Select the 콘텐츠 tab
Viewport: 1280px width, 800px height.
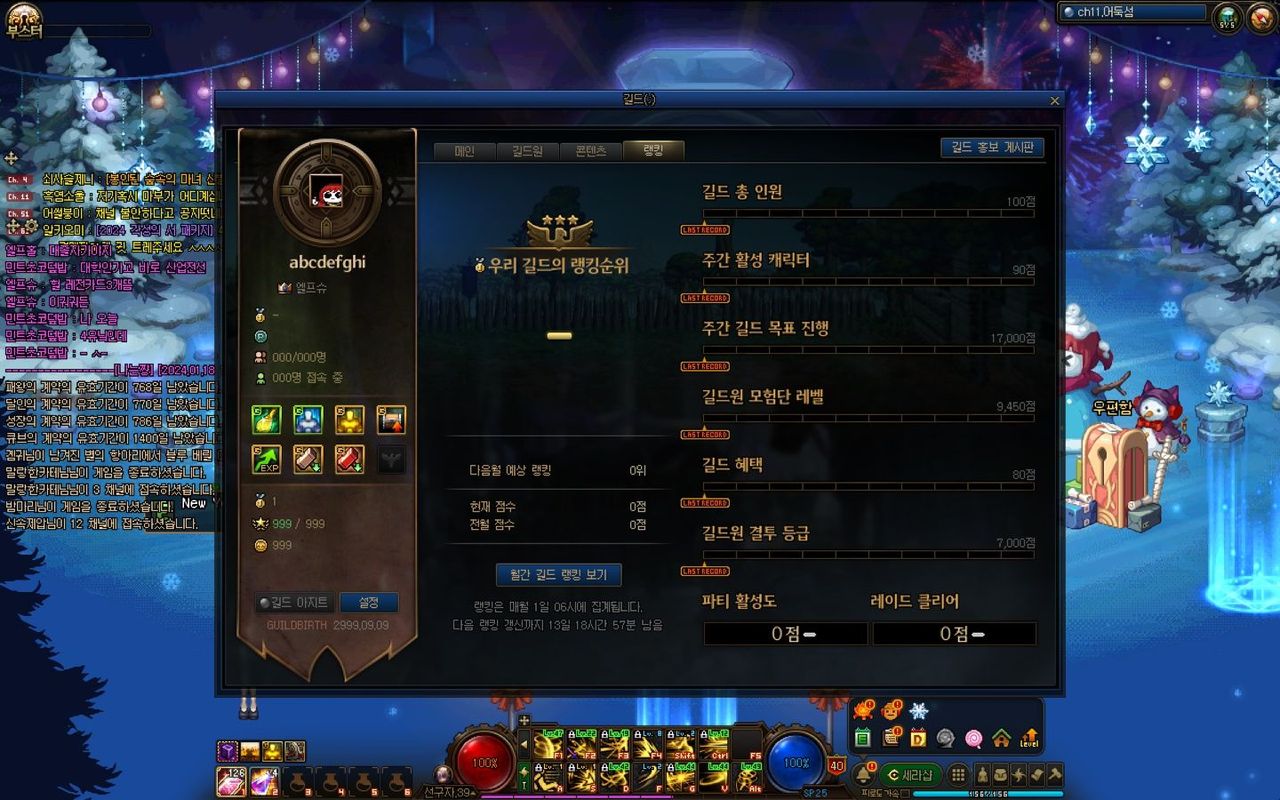[x=590, y=151]
